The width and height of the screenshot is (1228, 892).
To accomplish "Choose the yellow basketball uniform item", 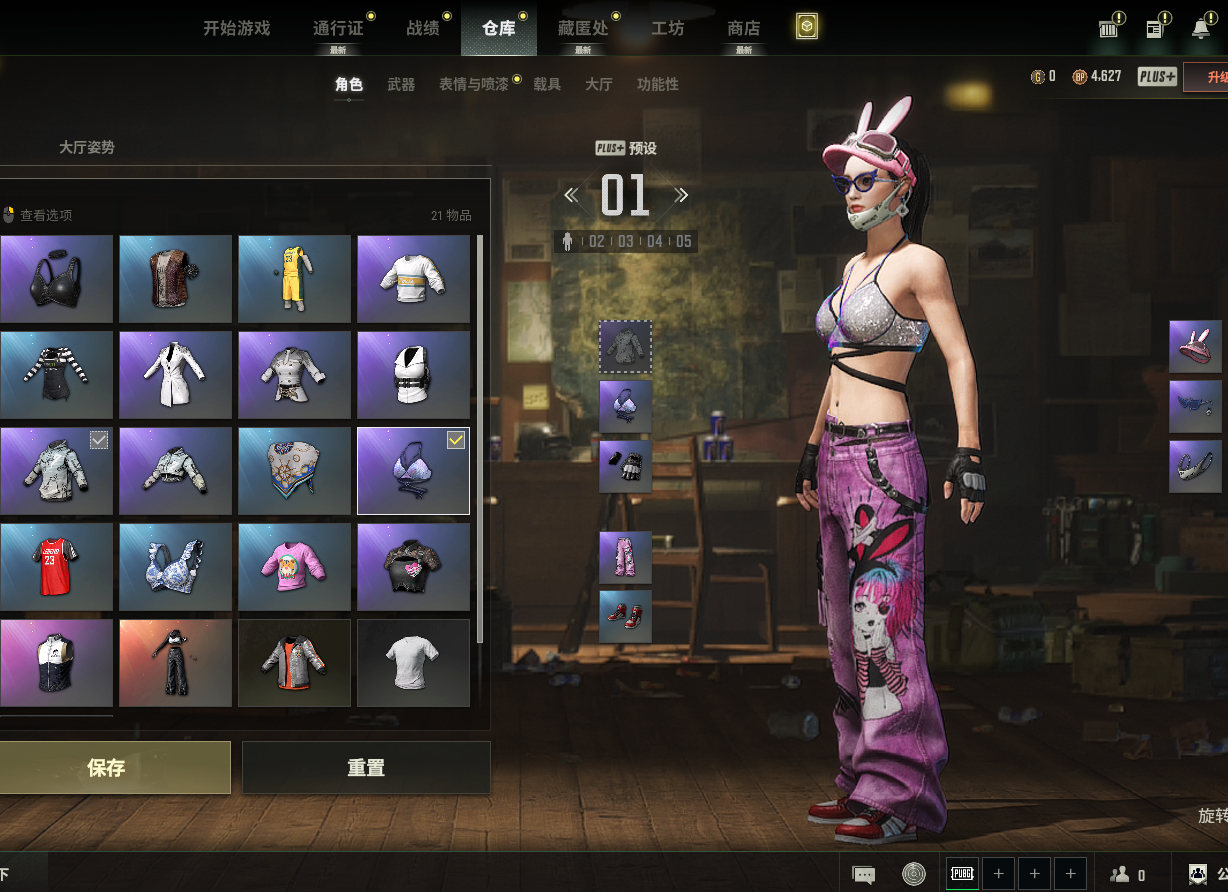I will [x=294, y=279].
